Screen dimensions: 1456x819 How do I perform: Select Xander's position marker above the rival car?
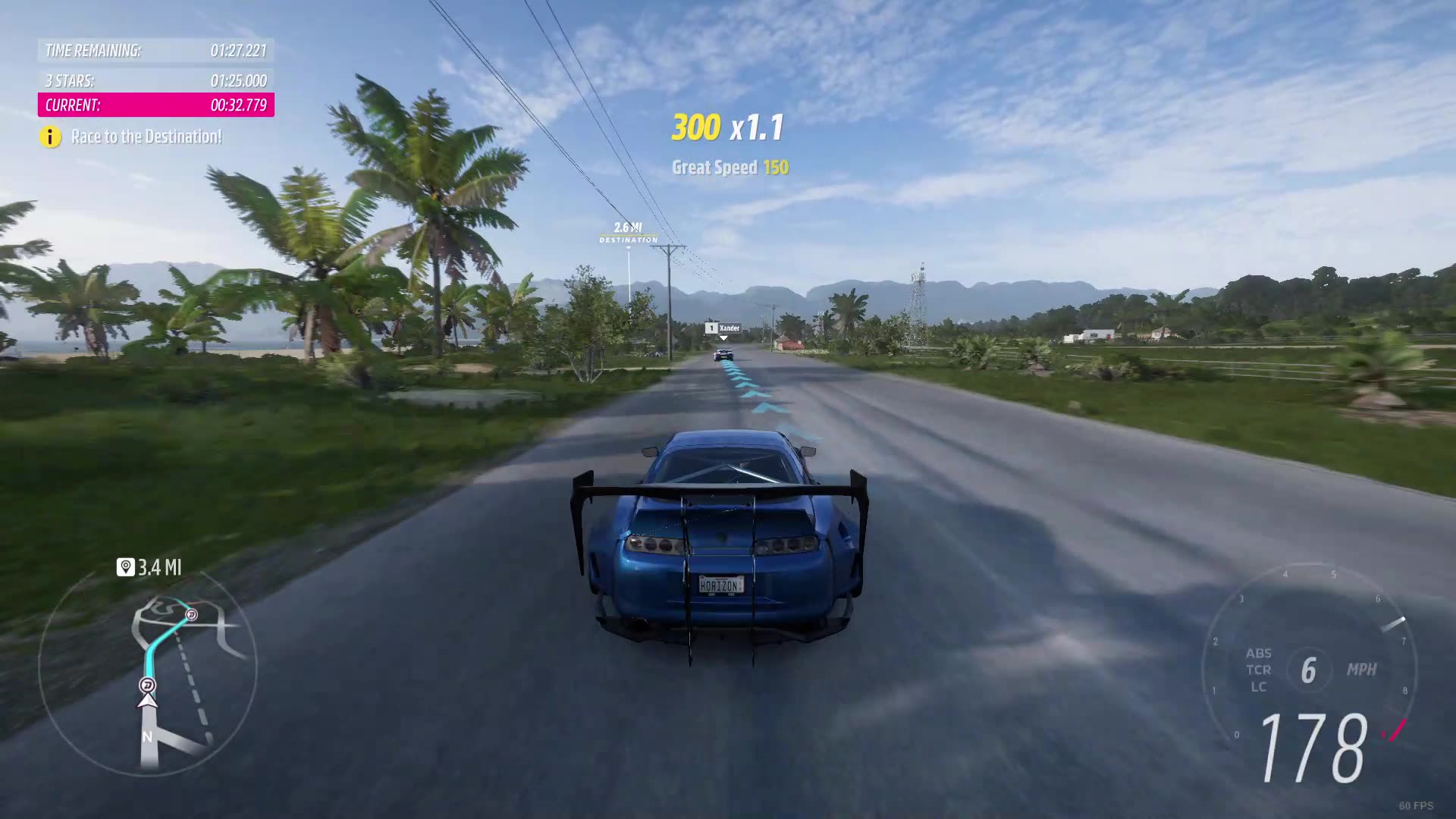click(722, 329)
